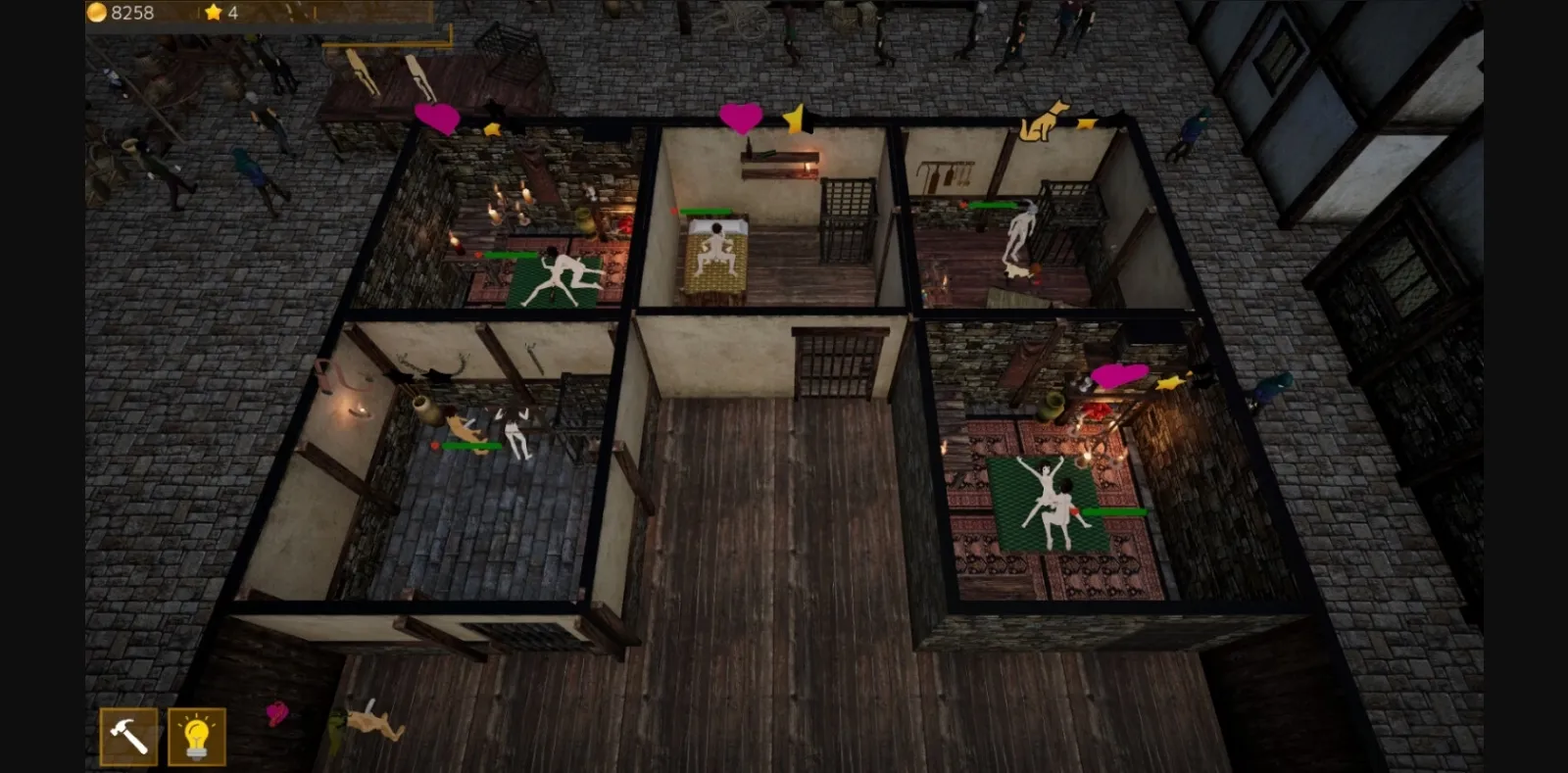Viewport: 1568px width, 773px height.
Task: Click the gold coin icon showing 8258
Action: 96,11
